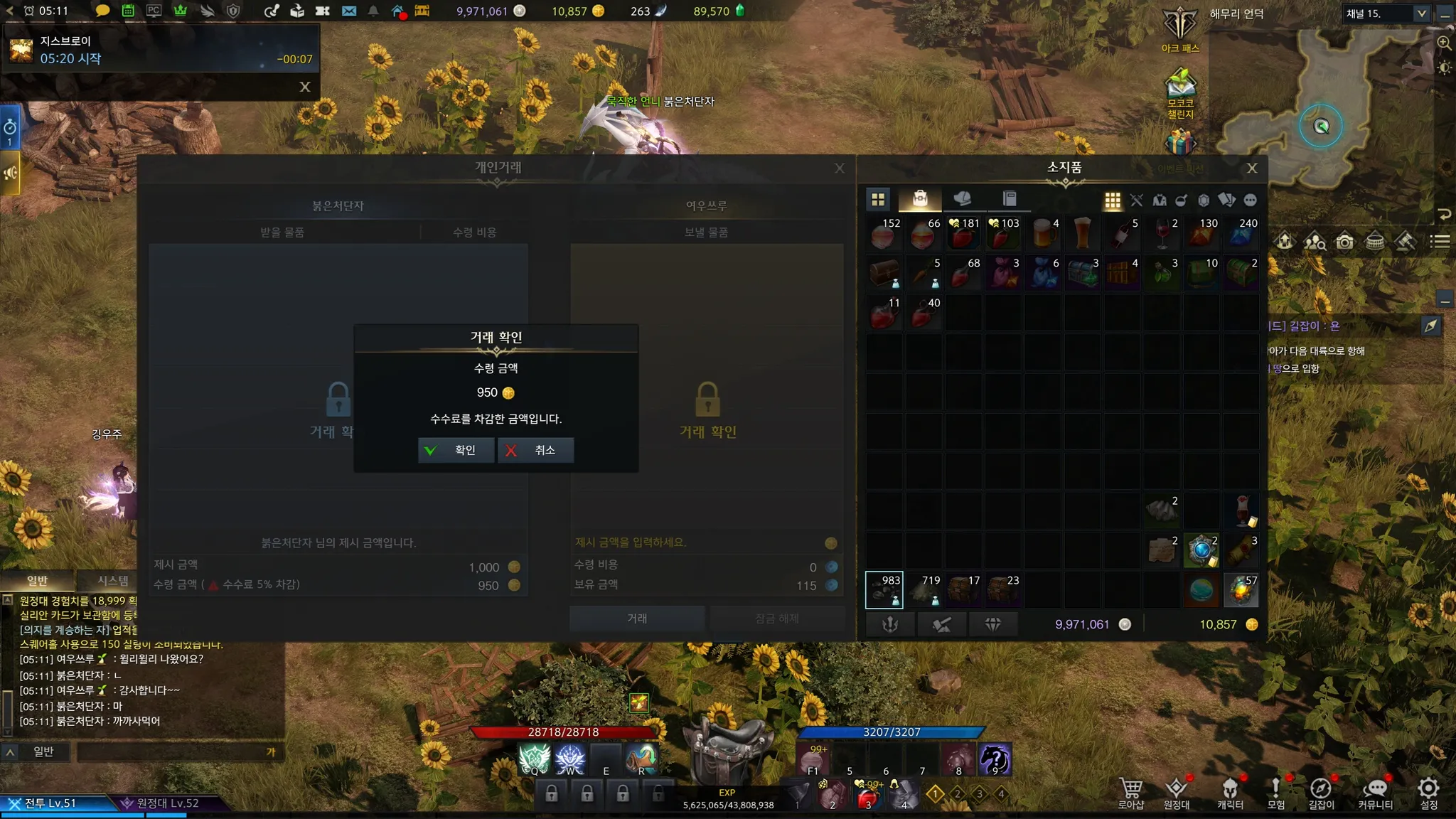1456x819 pixels.
Task: Switch to the 시스템 chat tab
Action: point(112,581)
